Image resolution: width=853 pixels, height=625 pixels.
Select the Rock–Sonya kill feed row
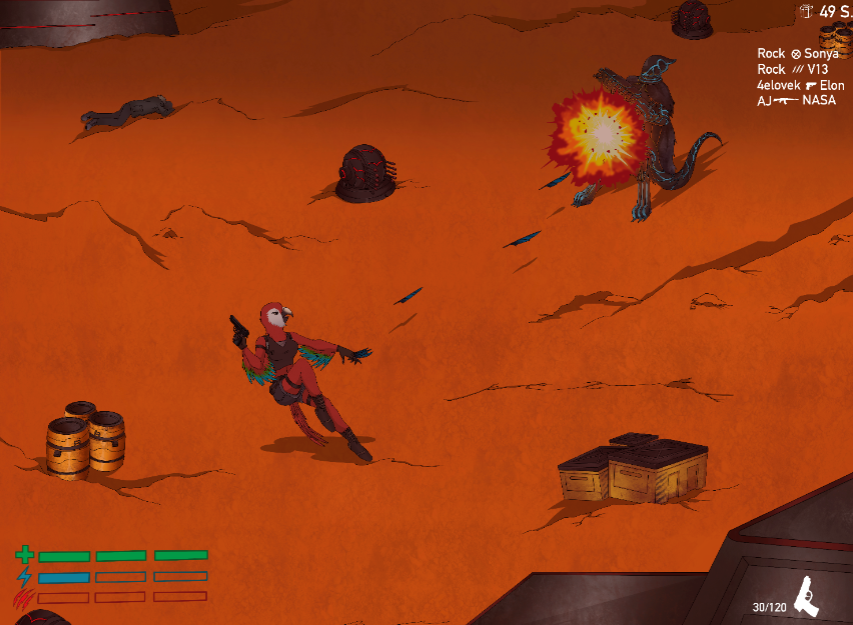798,54
